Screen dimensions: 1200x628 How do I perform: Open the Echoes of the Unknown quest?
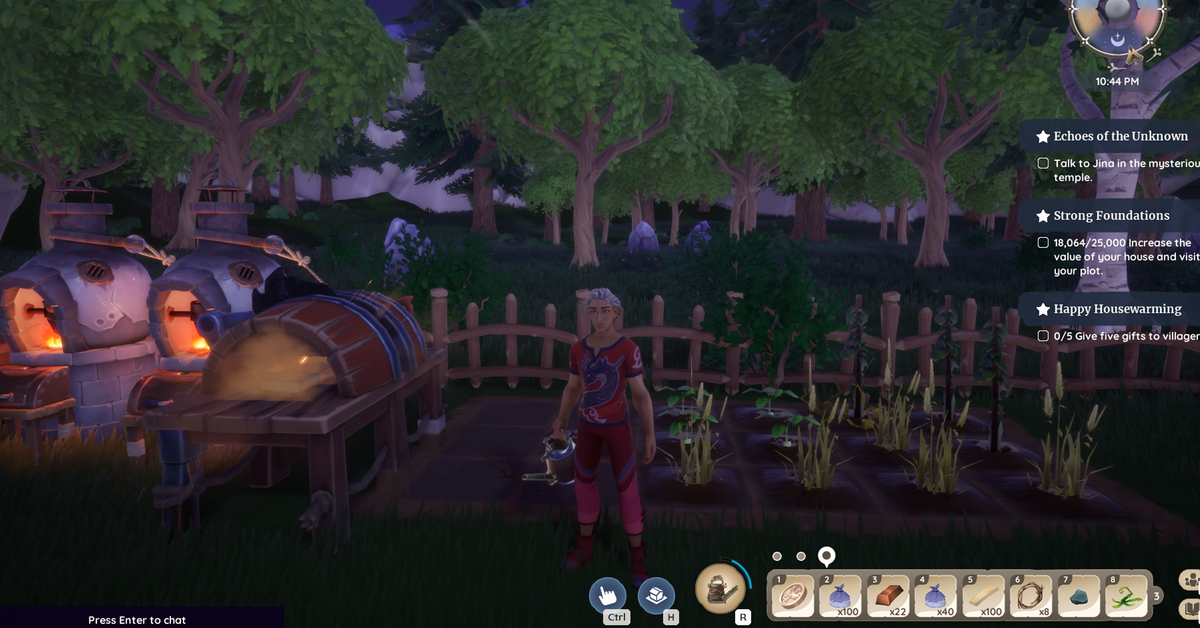tap(1120, 136)
